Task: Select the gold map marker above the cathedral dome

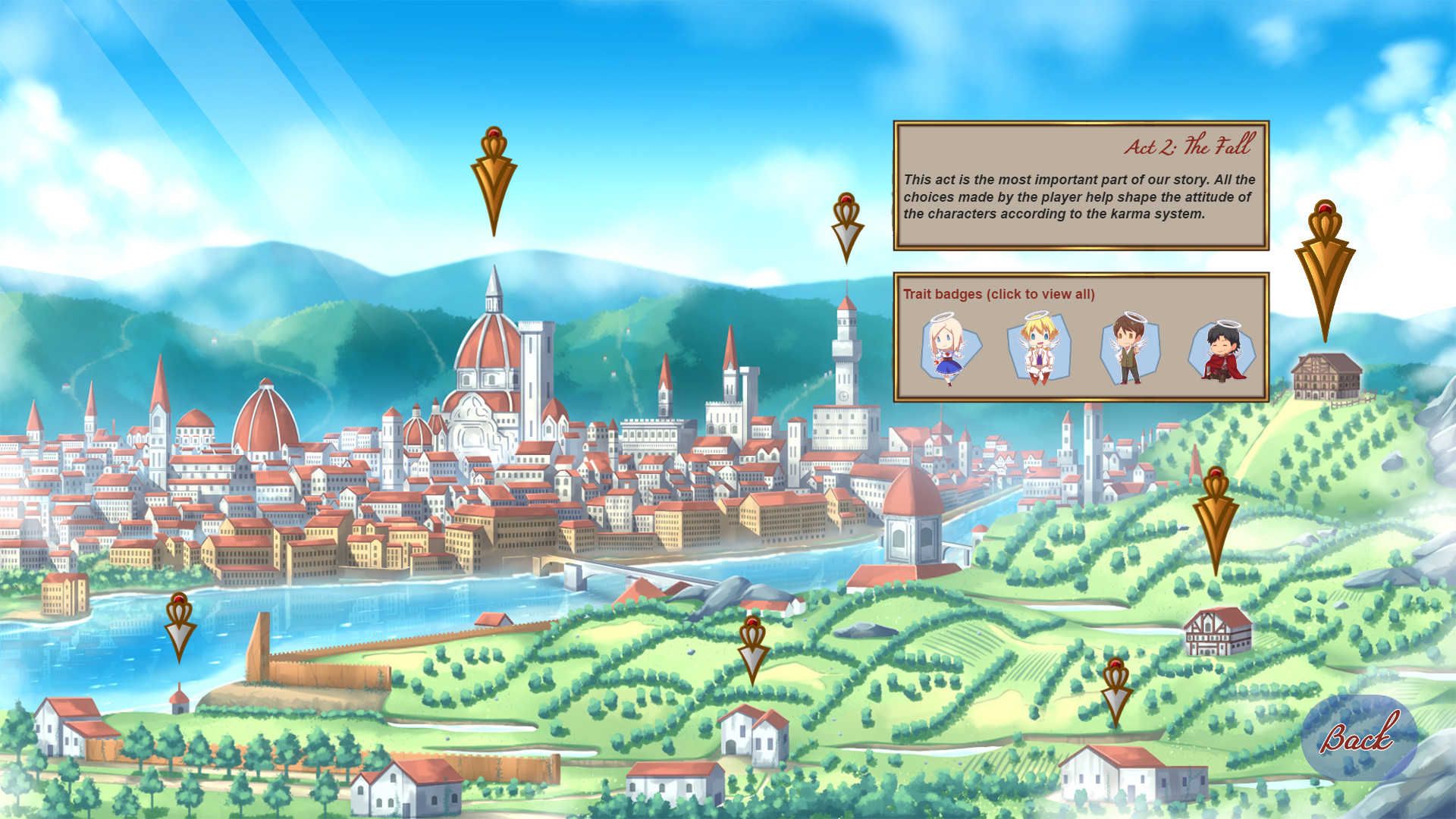Action: (x=494, y=178)
